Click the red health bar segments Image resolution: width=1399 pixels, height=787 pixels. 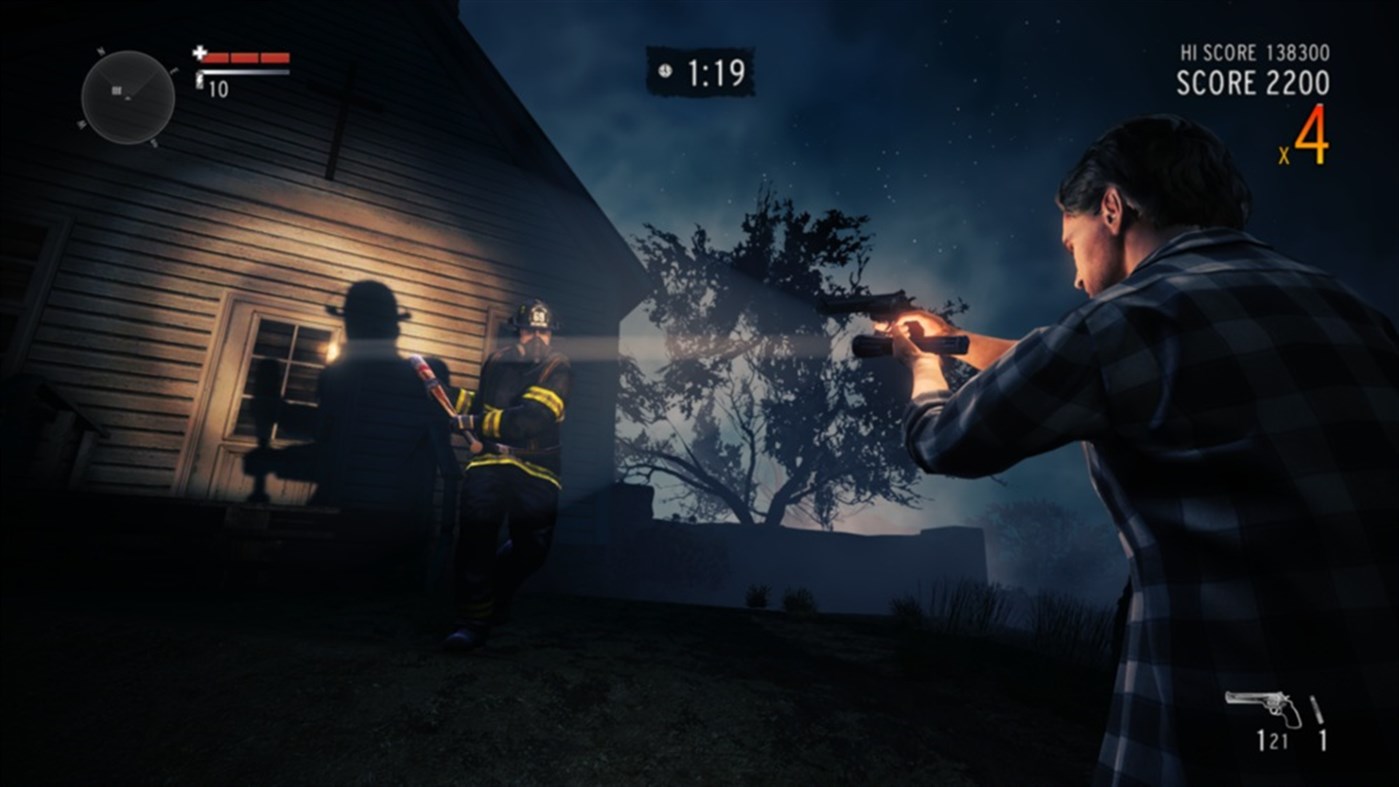pyautogui.click(x=245, y=58)
